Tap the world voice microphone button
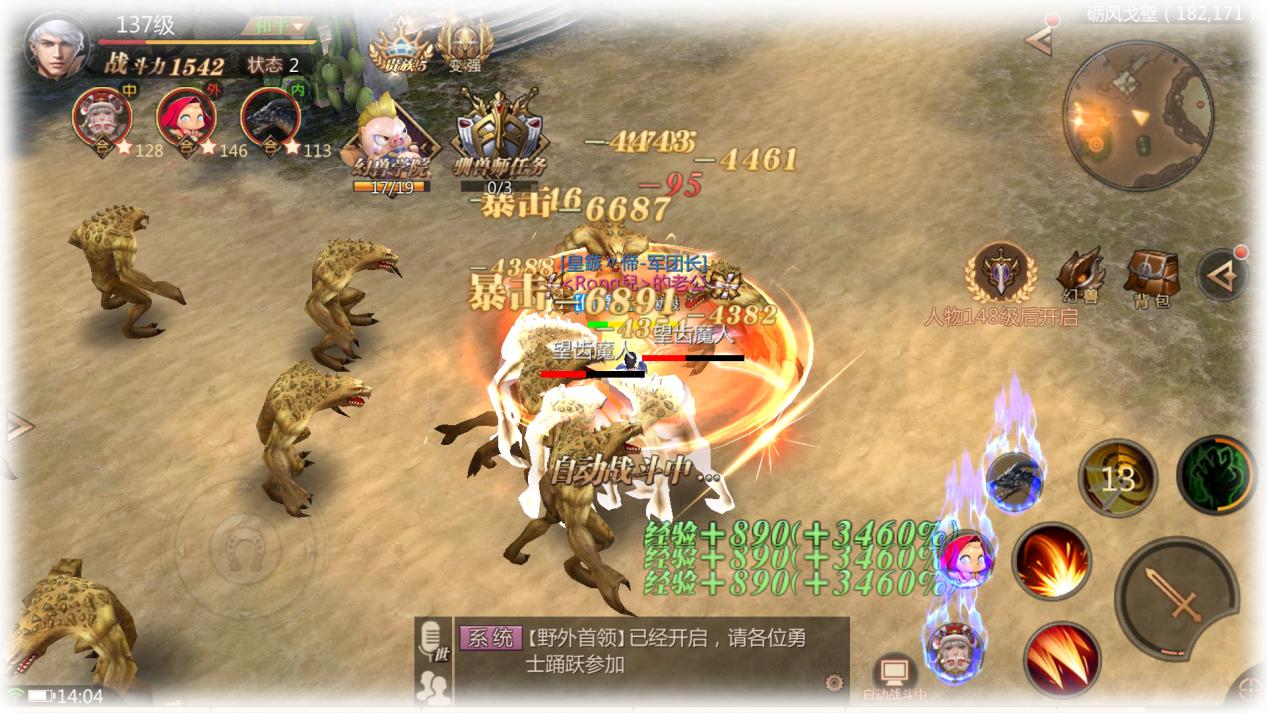1267x713 pixels. click(433, 640)
